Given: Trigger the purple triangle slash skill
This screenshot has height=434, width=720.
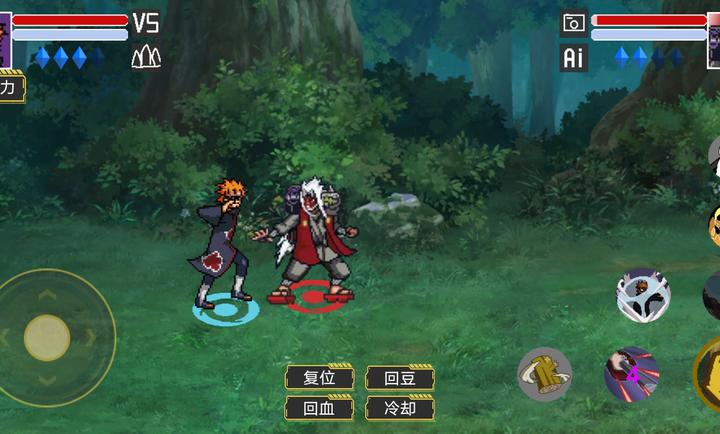Looking at the screenshot, I should pos(631,374).
